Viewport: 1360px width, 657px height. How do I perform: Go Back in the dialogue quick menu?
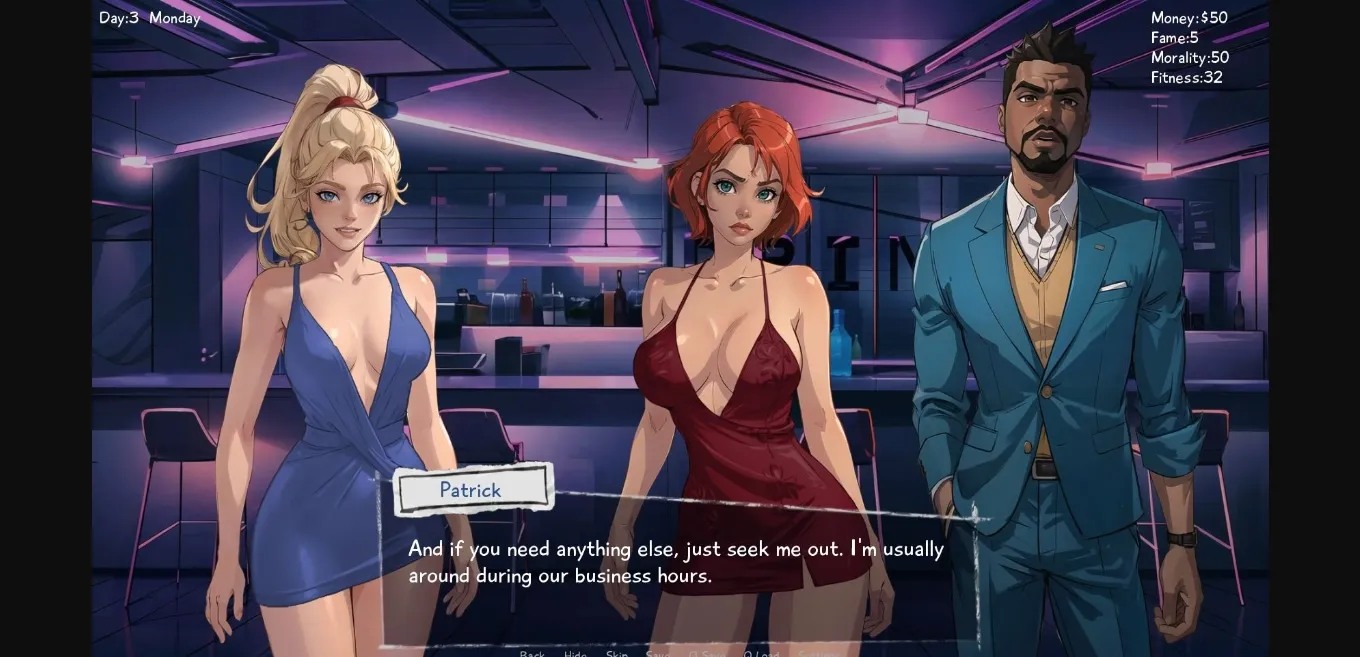pyautogui.click(x=532, y=654)
